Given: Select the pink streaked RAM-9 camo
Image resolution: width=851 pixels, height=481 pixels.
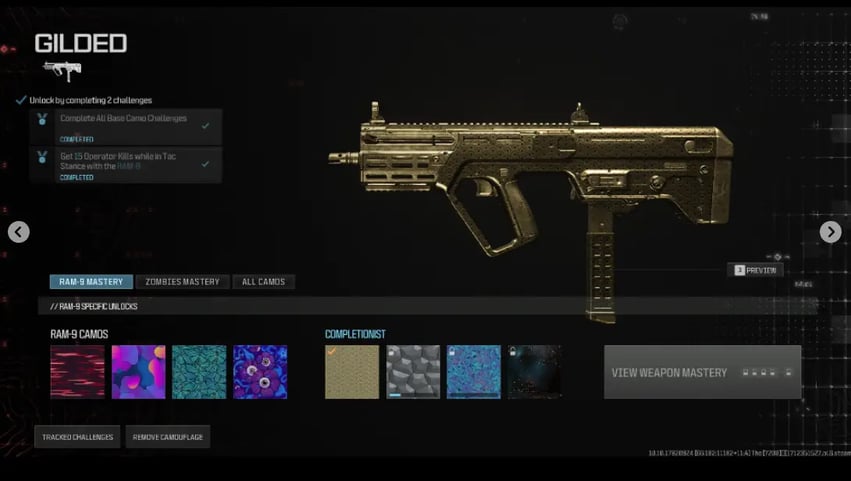Looking at the screenshot, I should coord(78,372).
